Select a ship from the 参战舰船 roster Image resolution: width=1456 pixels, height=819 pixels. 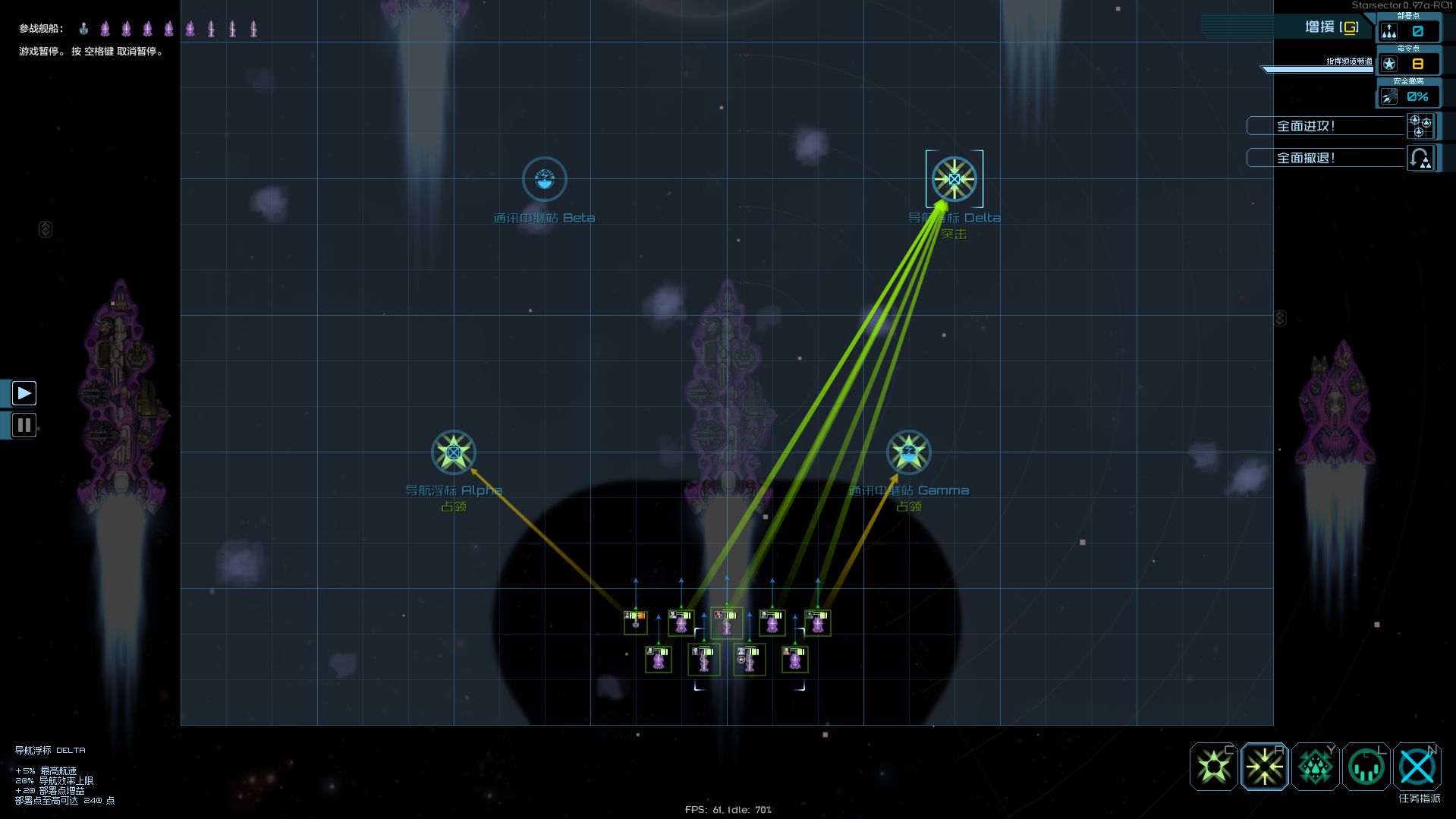click(x=83, y=28)
